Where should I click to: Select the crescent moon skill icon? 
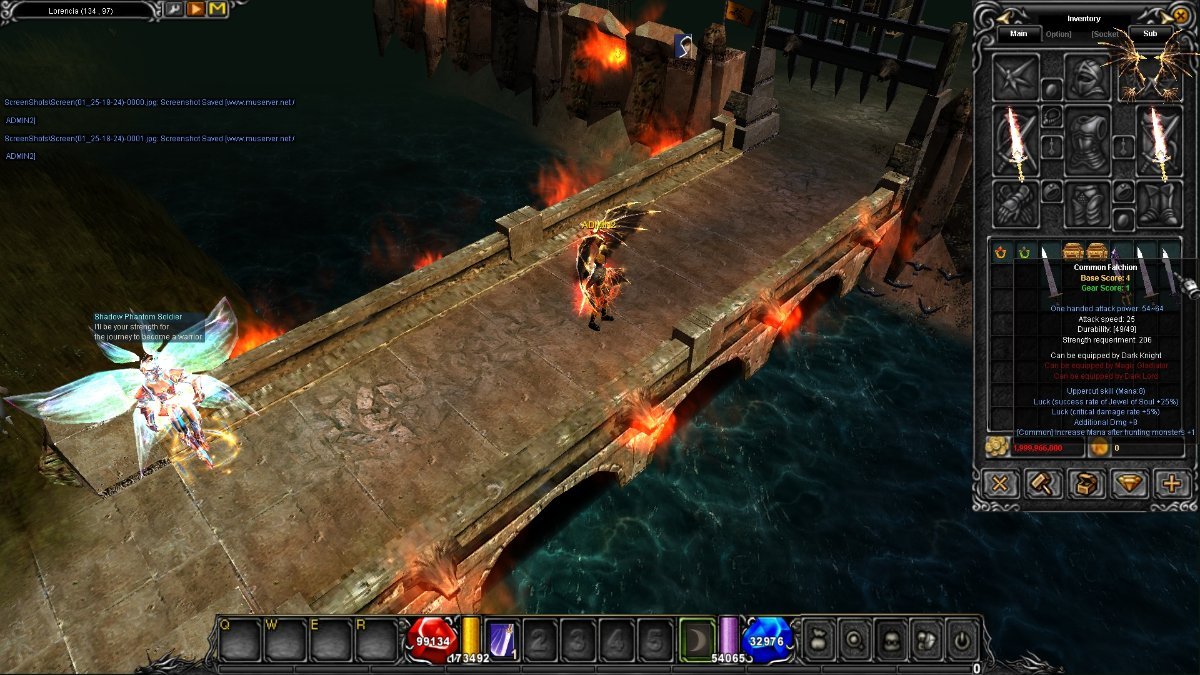pos(697,638)
